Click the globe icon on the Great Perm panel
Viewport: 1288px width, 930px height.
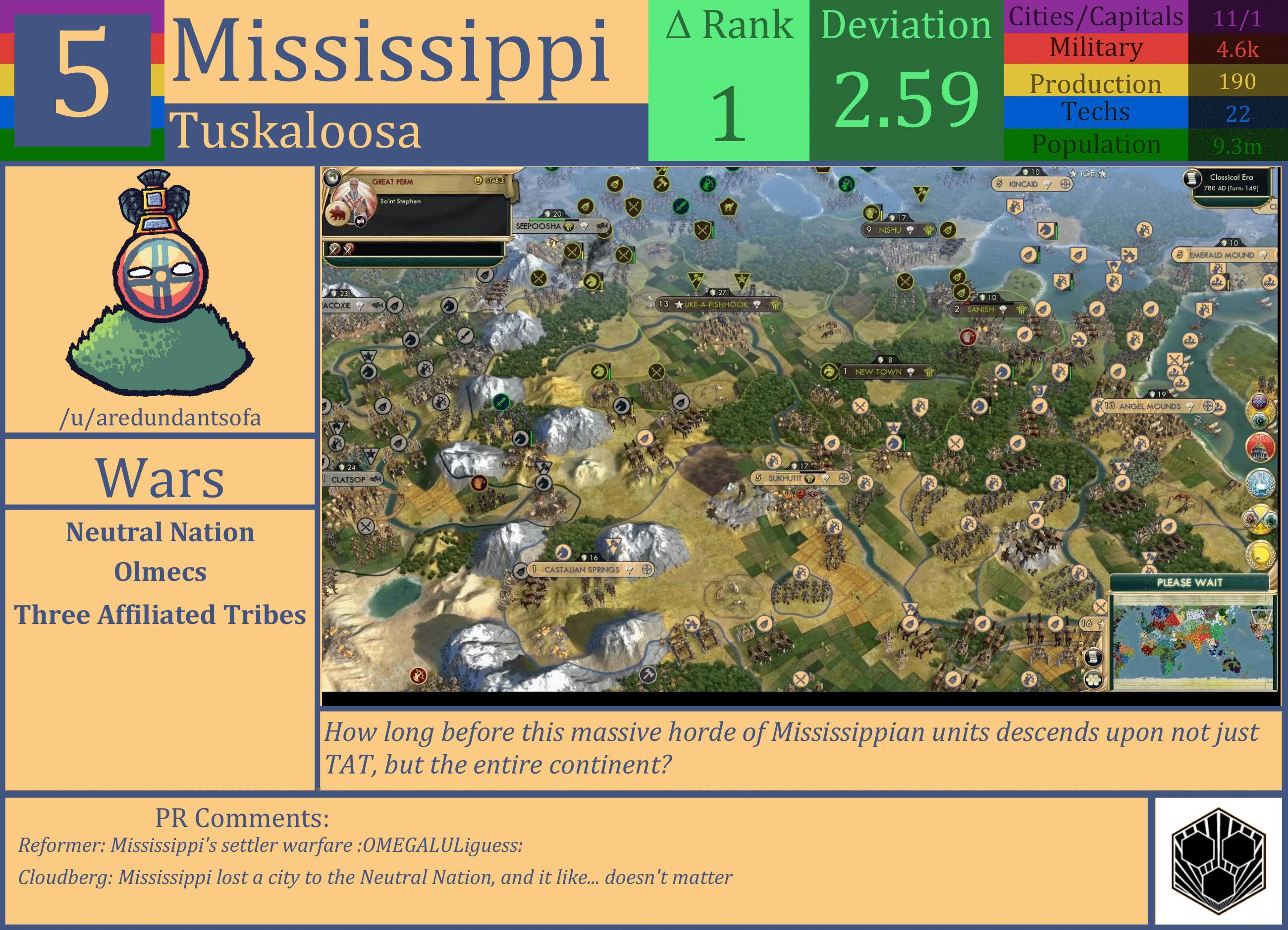click(333, 179)
